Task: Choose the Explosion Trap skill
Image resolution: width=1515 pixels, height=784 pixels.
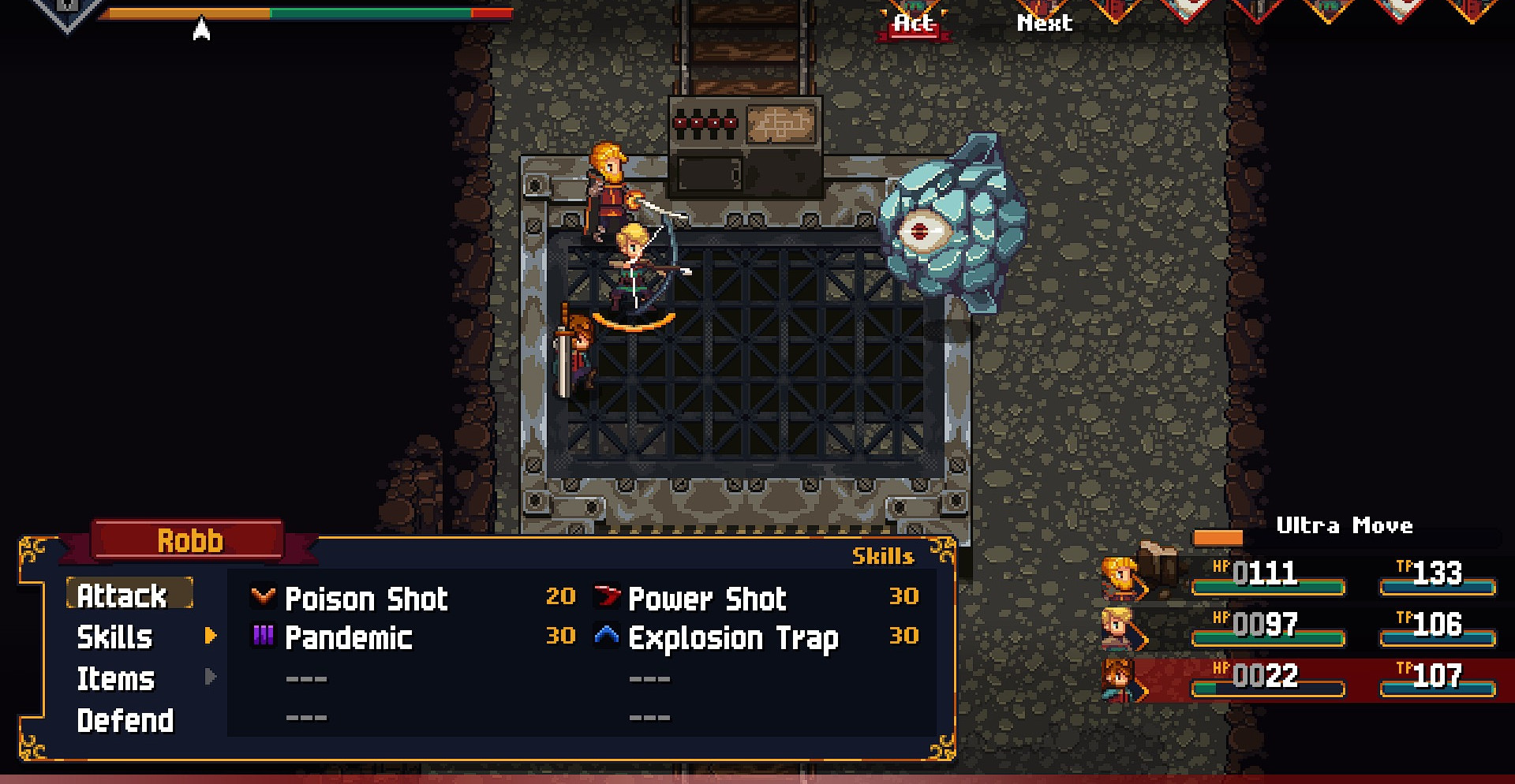Action: click(733, 637)
